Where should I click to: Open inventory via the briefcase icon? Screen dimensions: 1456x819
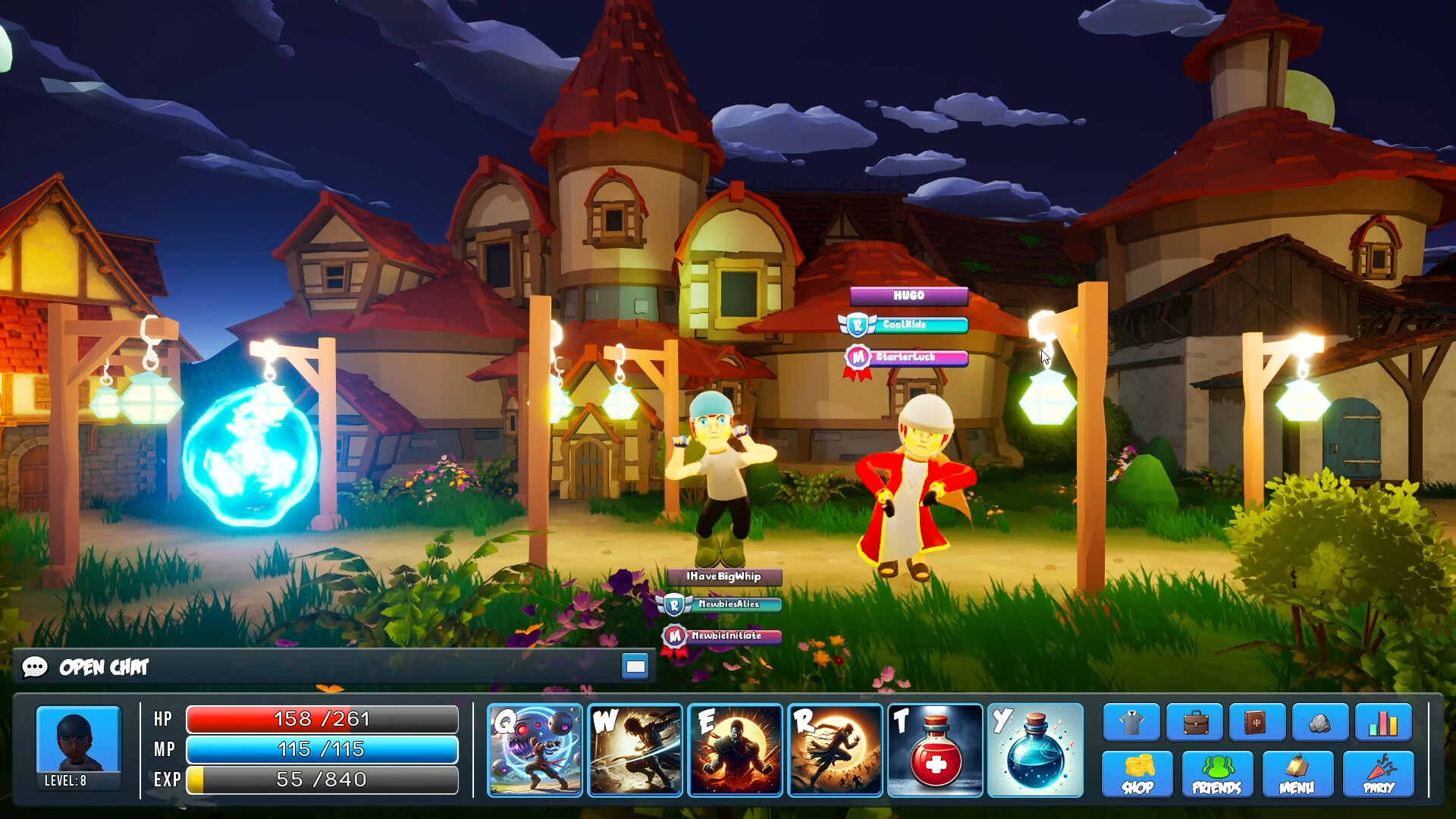pos(1197,722)
